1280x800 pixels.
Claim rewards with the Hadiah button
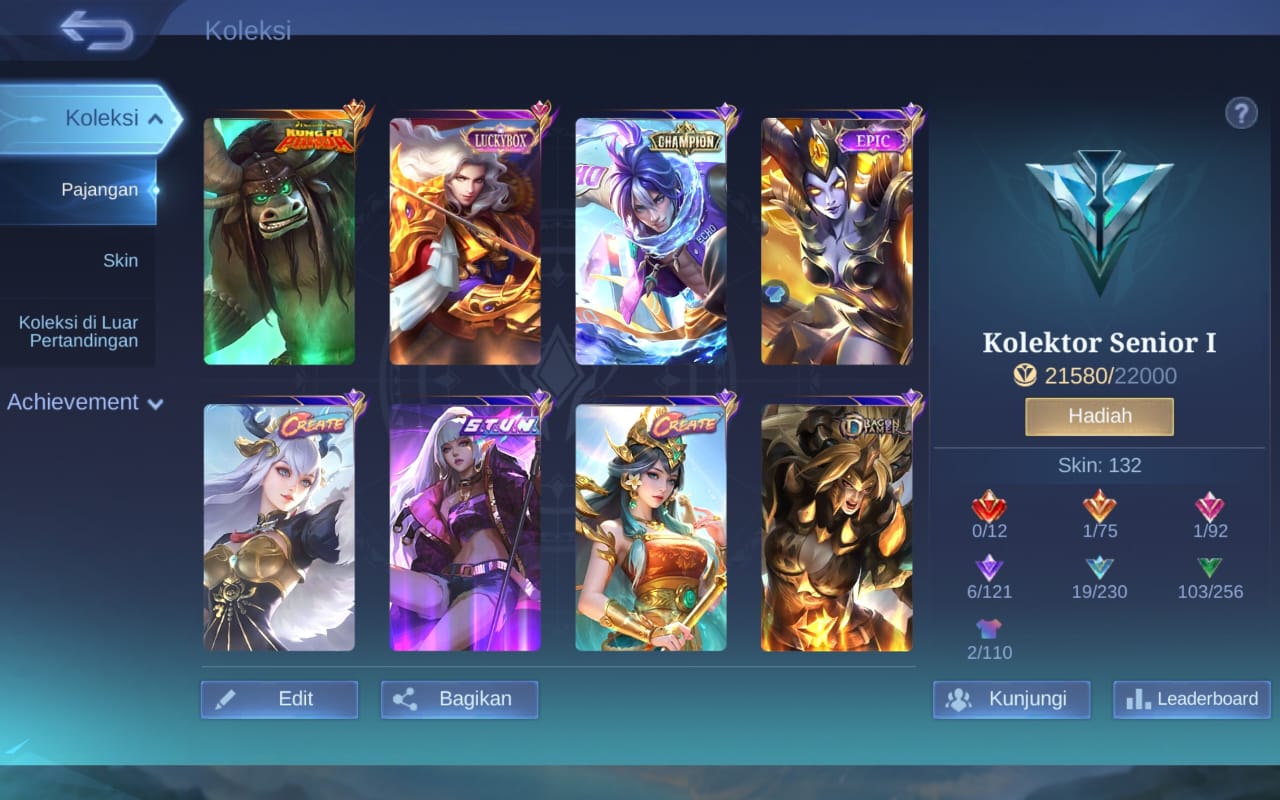1098,416
